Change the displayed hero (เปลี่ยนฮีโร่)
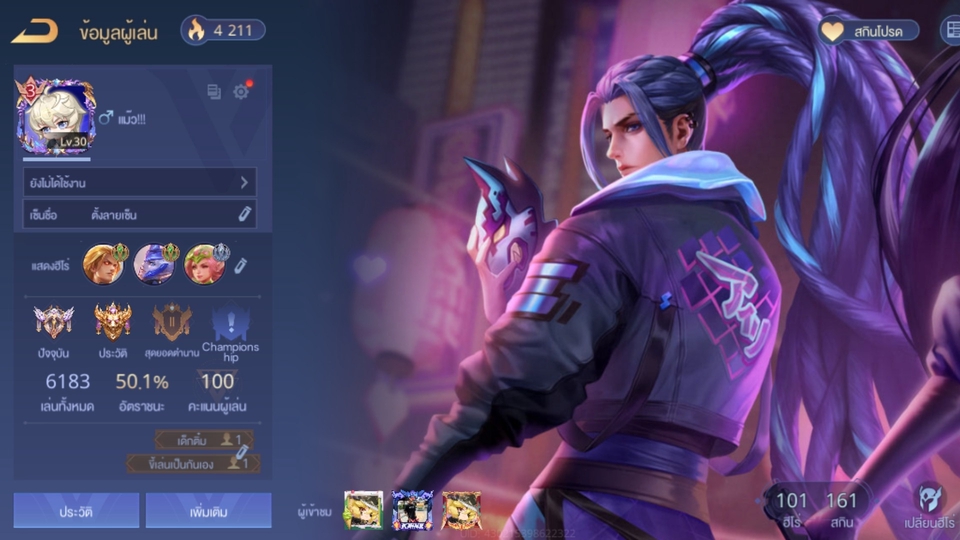This screenshot has height=540, width=960. (929, 504)
